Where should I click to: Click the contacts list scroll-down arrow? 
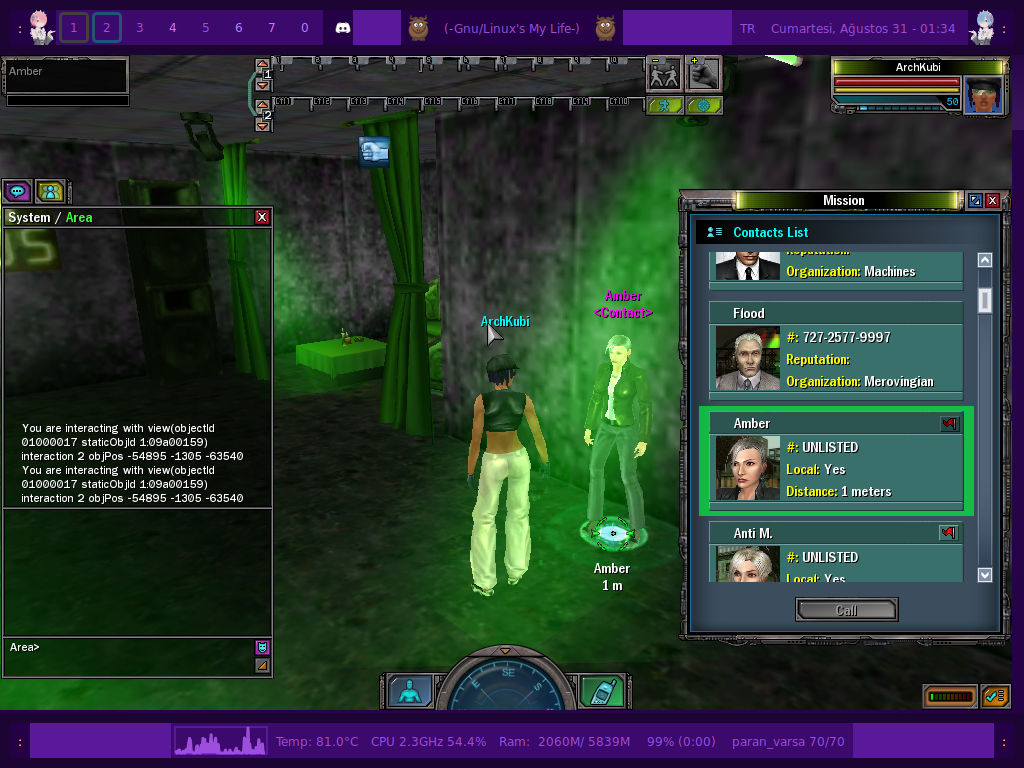point(985,575)
